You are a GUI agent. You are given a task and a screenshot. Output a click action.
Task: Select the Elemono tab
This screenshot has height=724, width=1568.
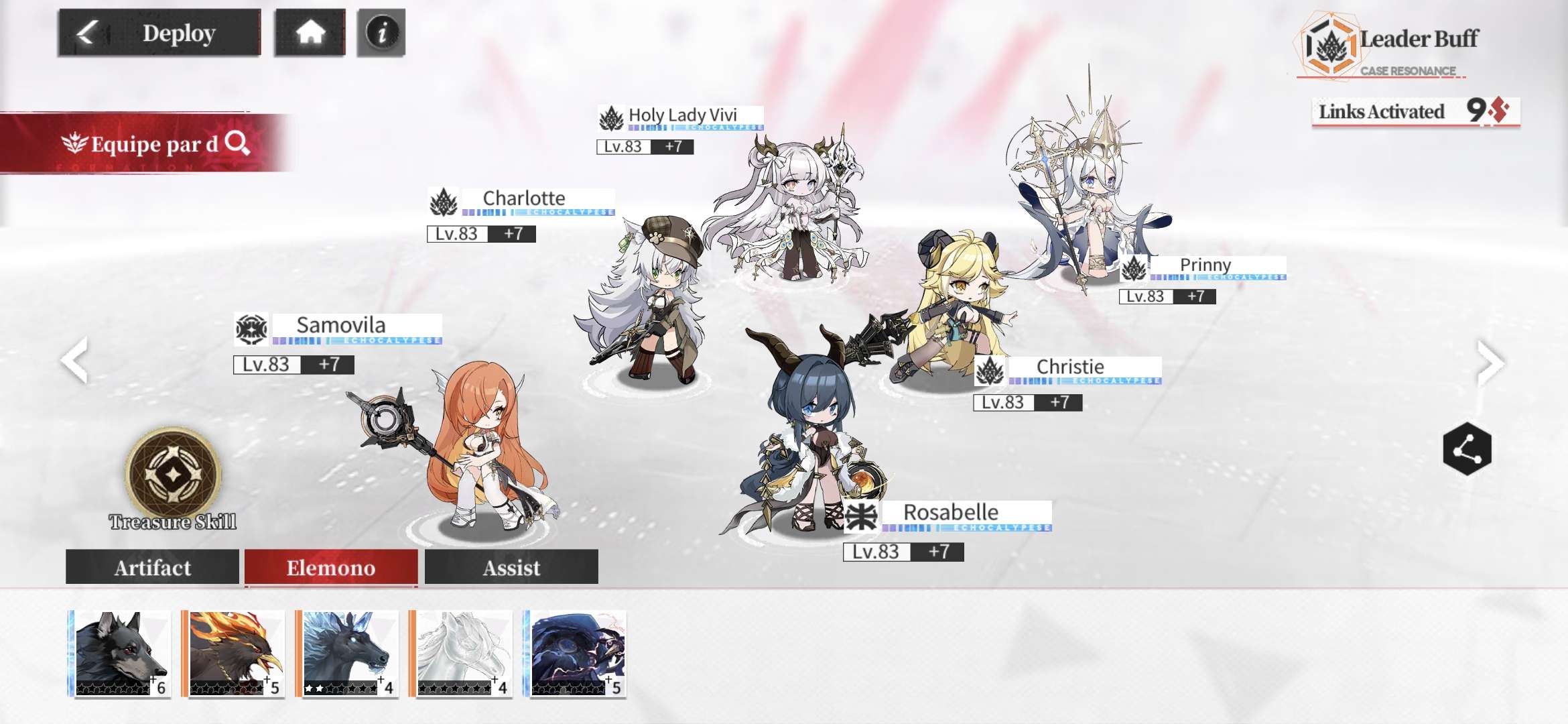pyautogui.click(x=331, y=567)
